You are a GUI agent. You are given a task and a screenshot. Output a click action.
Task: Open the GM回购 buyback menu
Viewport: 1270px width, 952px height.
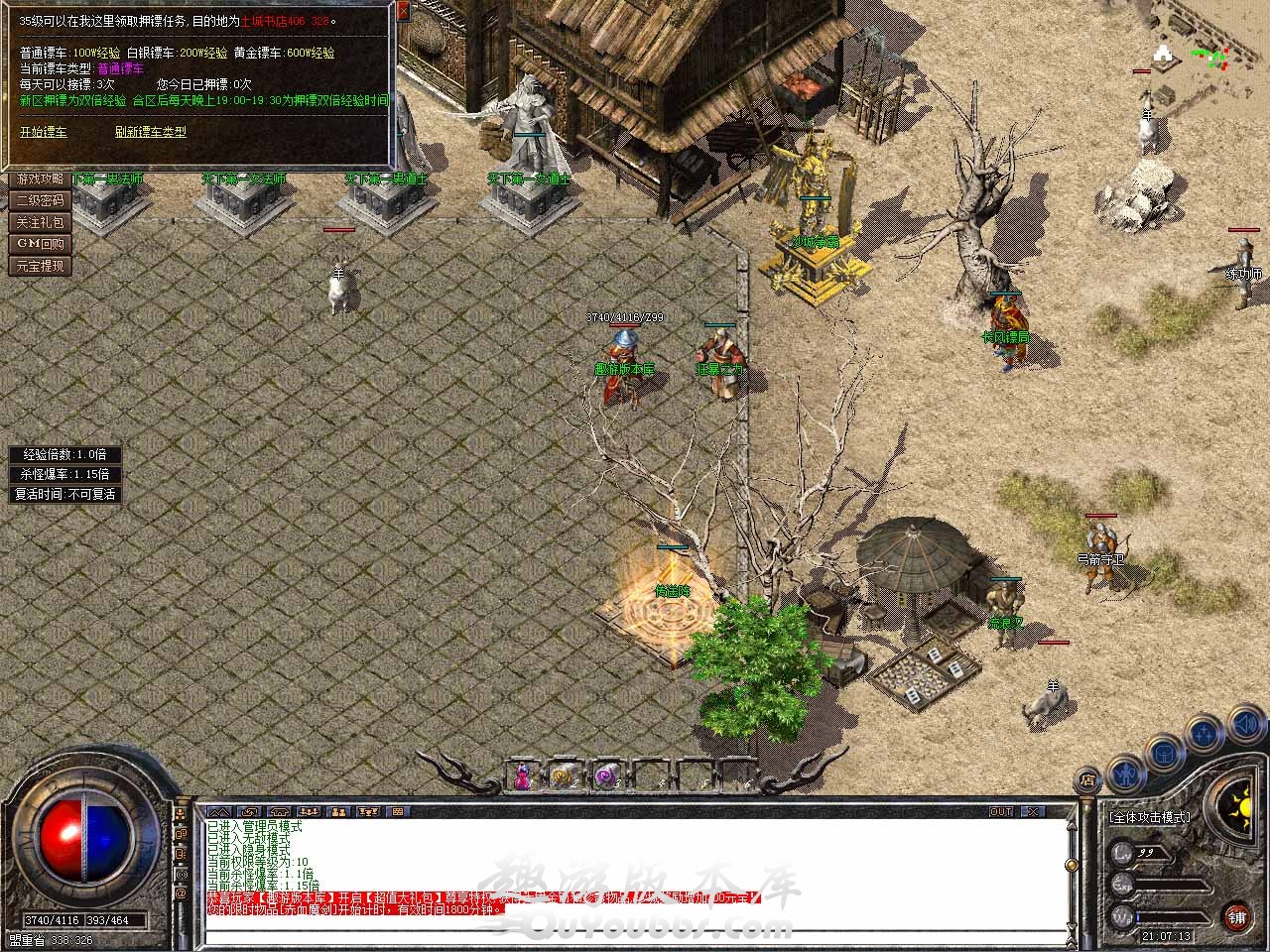point(40,244)
